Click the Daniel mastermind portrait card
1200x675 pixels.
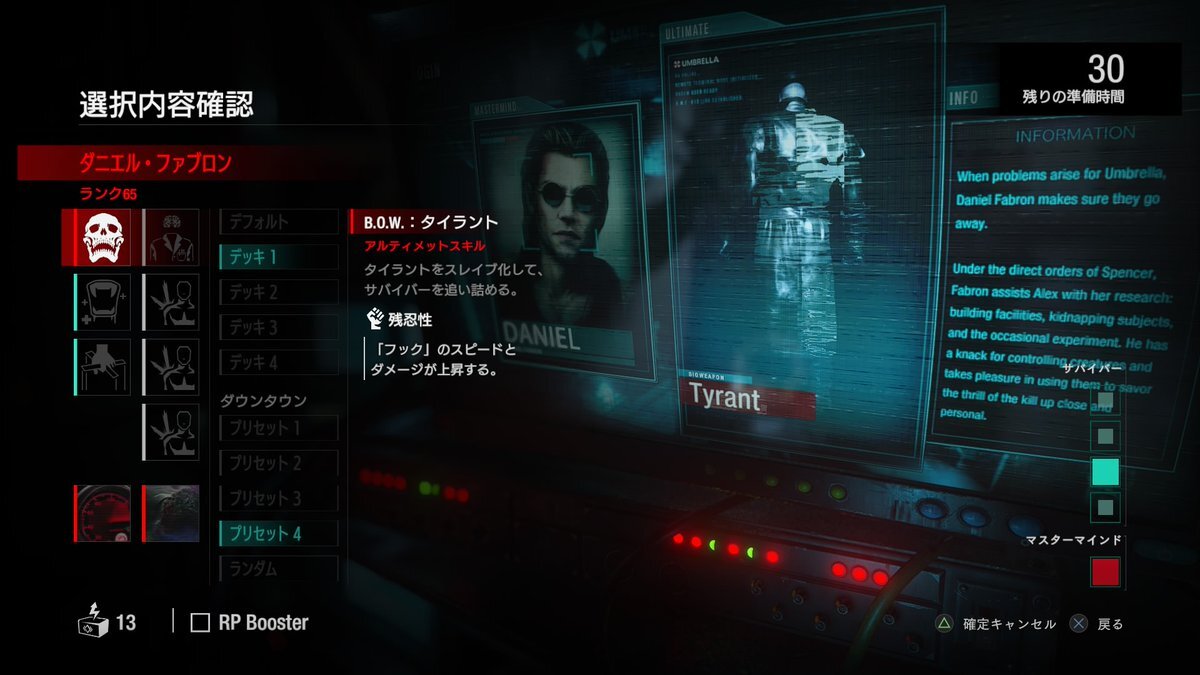tap(558, 250)
